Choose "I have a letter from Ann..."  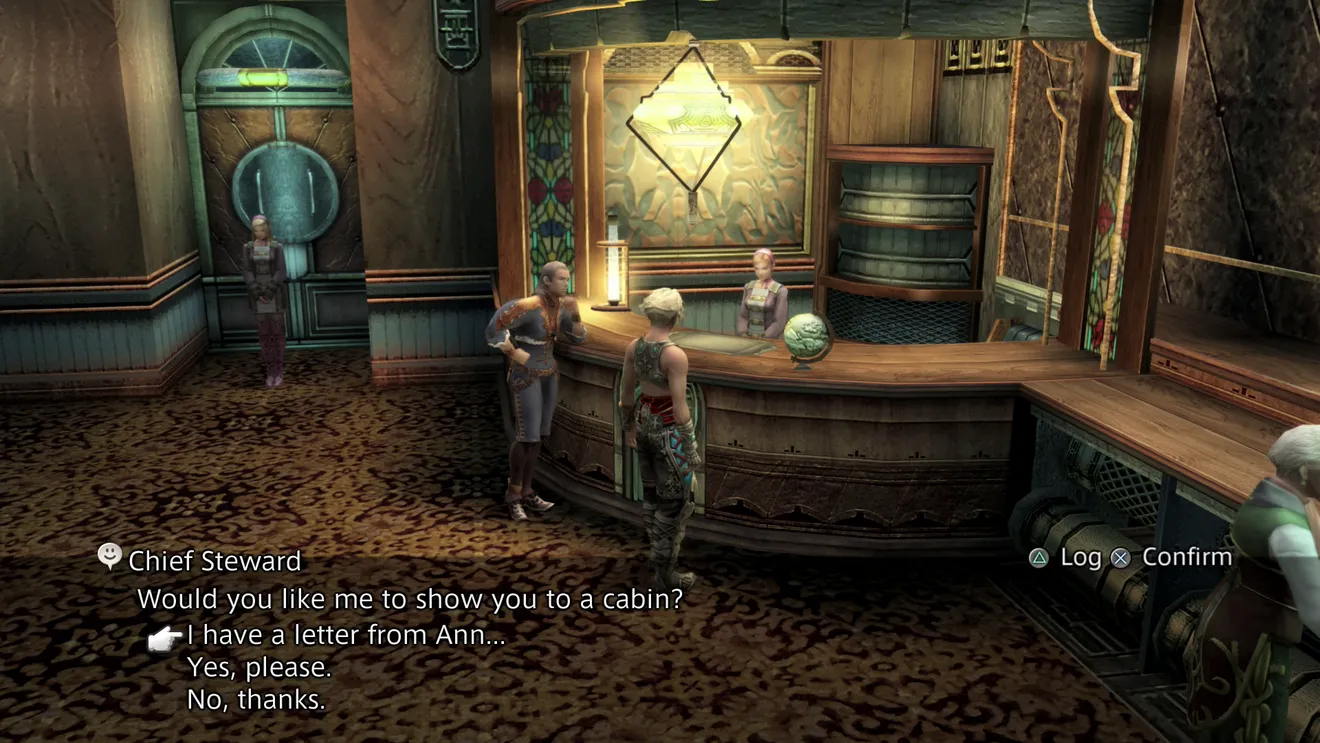coord(345,635)
